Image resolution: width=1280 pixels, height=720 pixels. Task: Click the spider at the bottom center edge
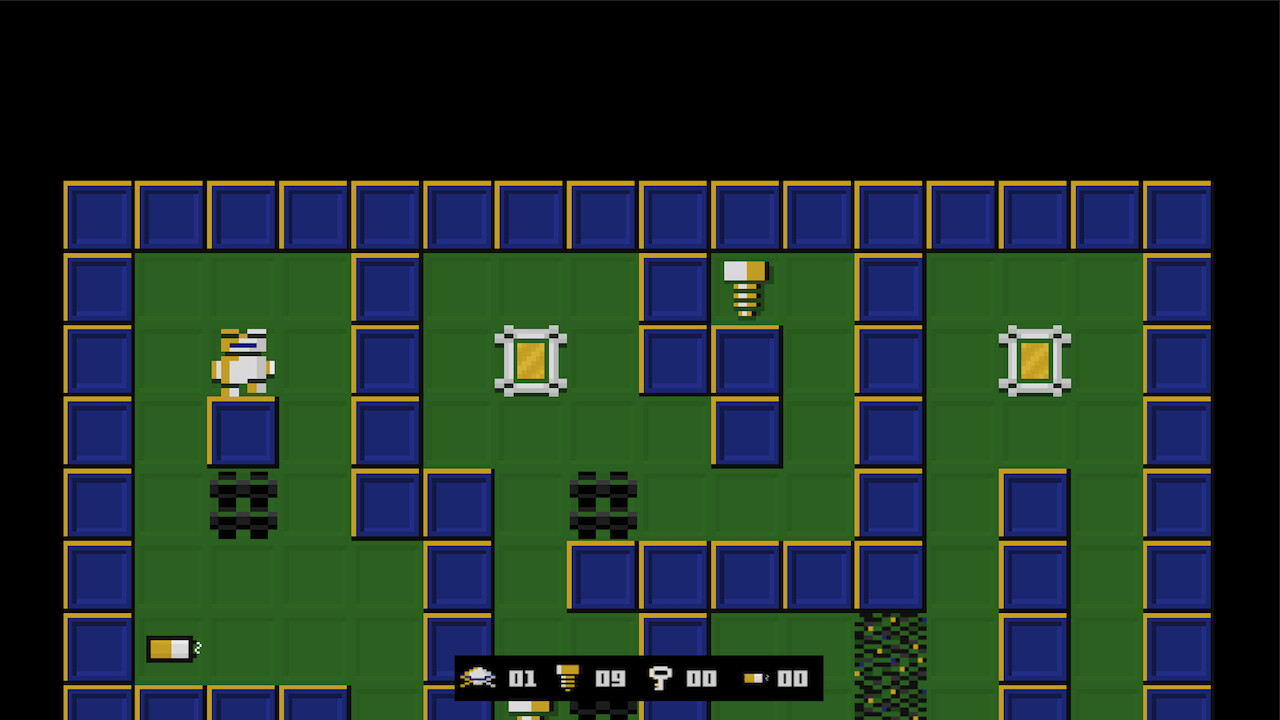[x=603, y=712]
